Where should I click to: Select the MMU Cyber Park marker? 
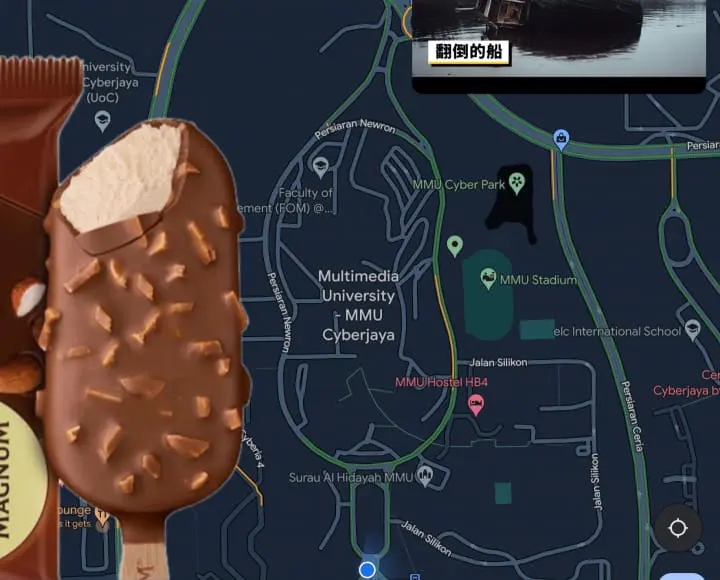coord(516,183)
